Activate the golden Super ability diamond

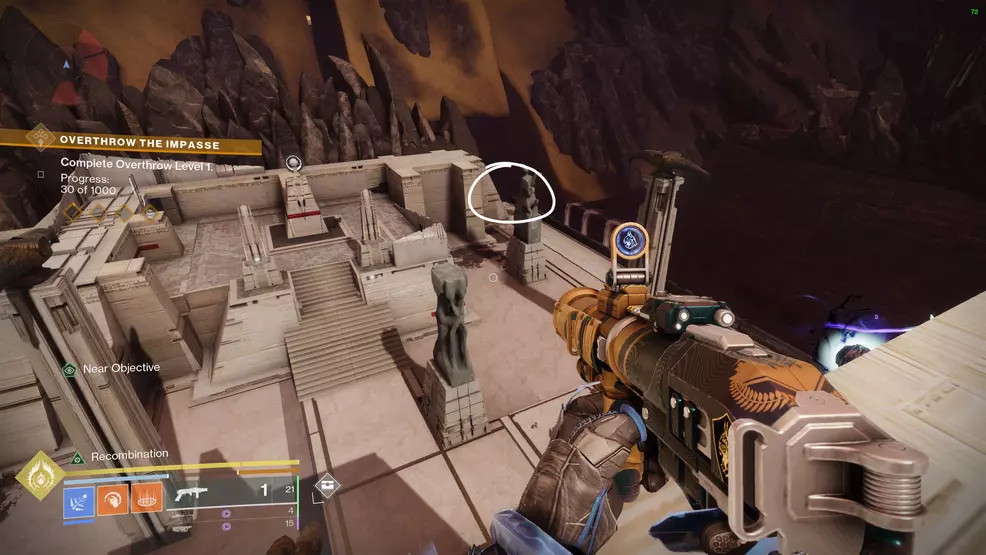tap(40, 475)
